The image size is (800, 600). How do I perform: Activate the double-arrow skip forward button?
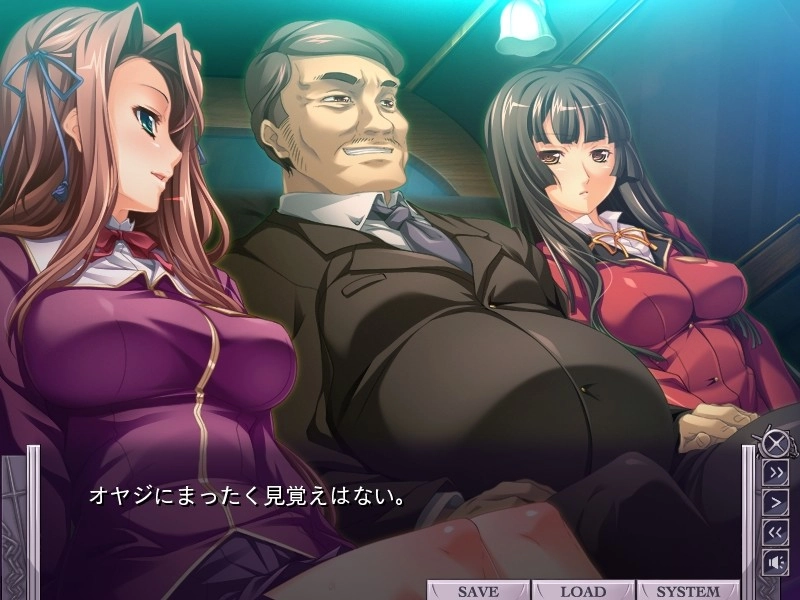[x=775, y=472]
